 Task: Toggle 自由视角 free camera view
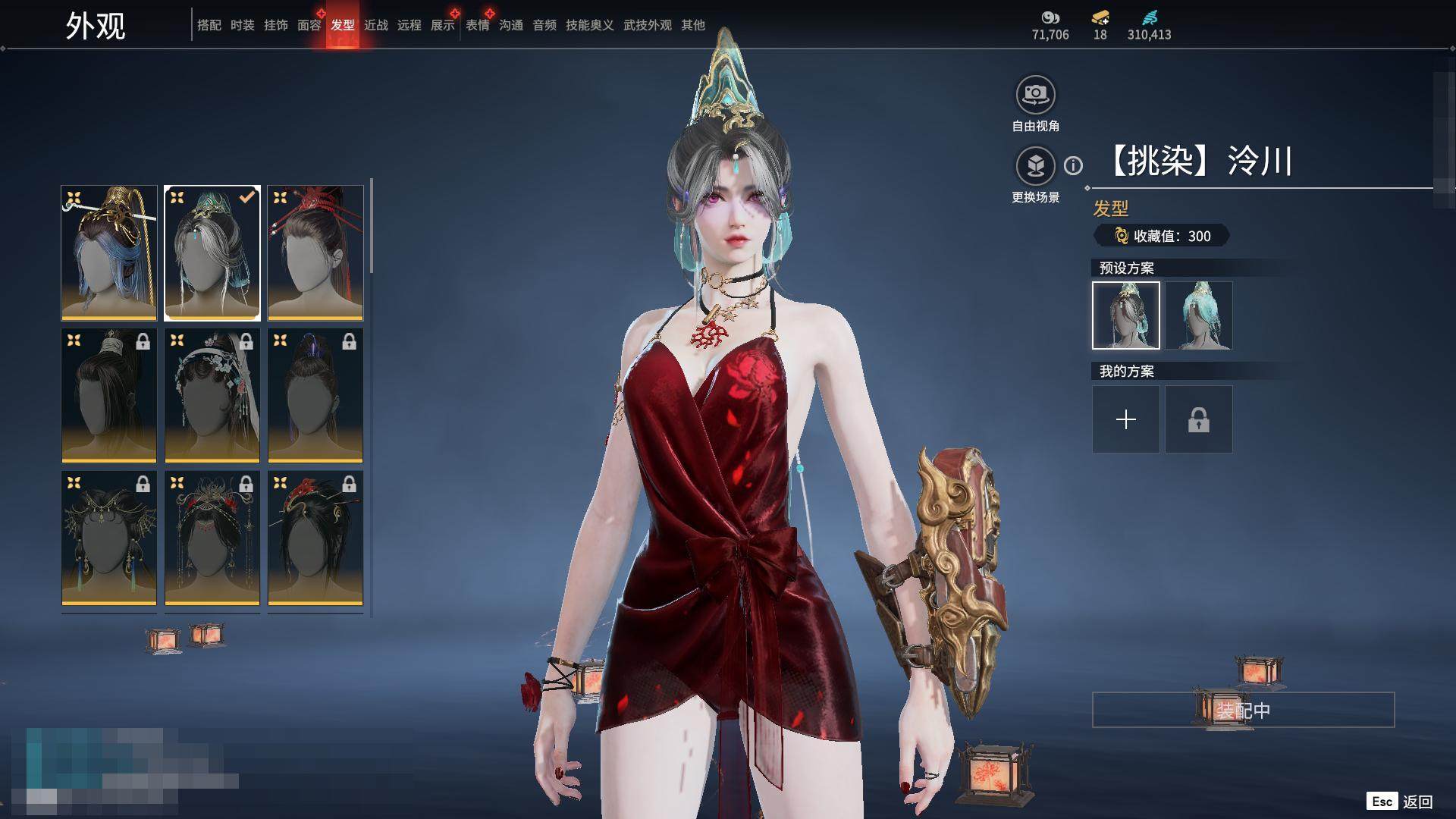point(1035,96)
